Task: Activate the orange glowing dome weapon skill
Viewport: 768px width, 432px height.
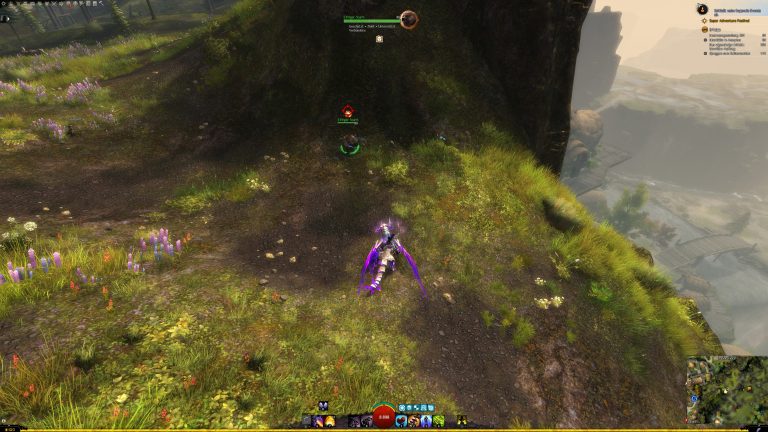Action: (329, 421)
